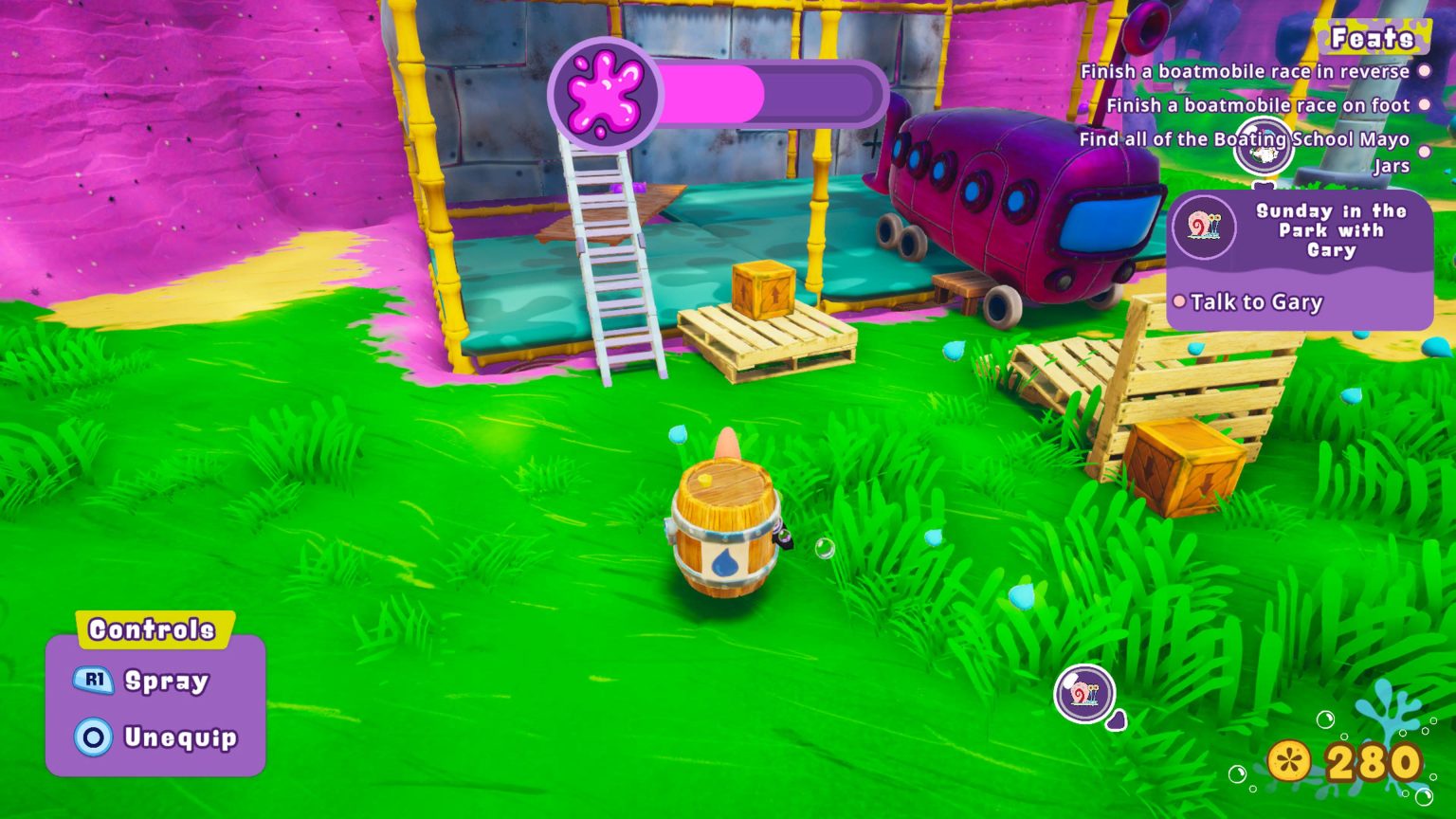Toggle the feat marker for boatmobile race on foot

coord(1426,104)
